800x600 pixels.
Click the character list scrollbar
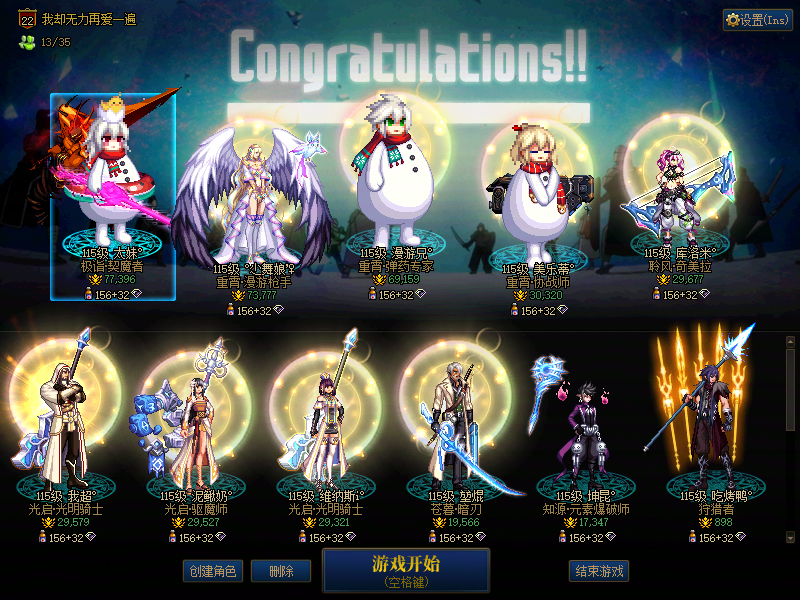click(791, 390)
